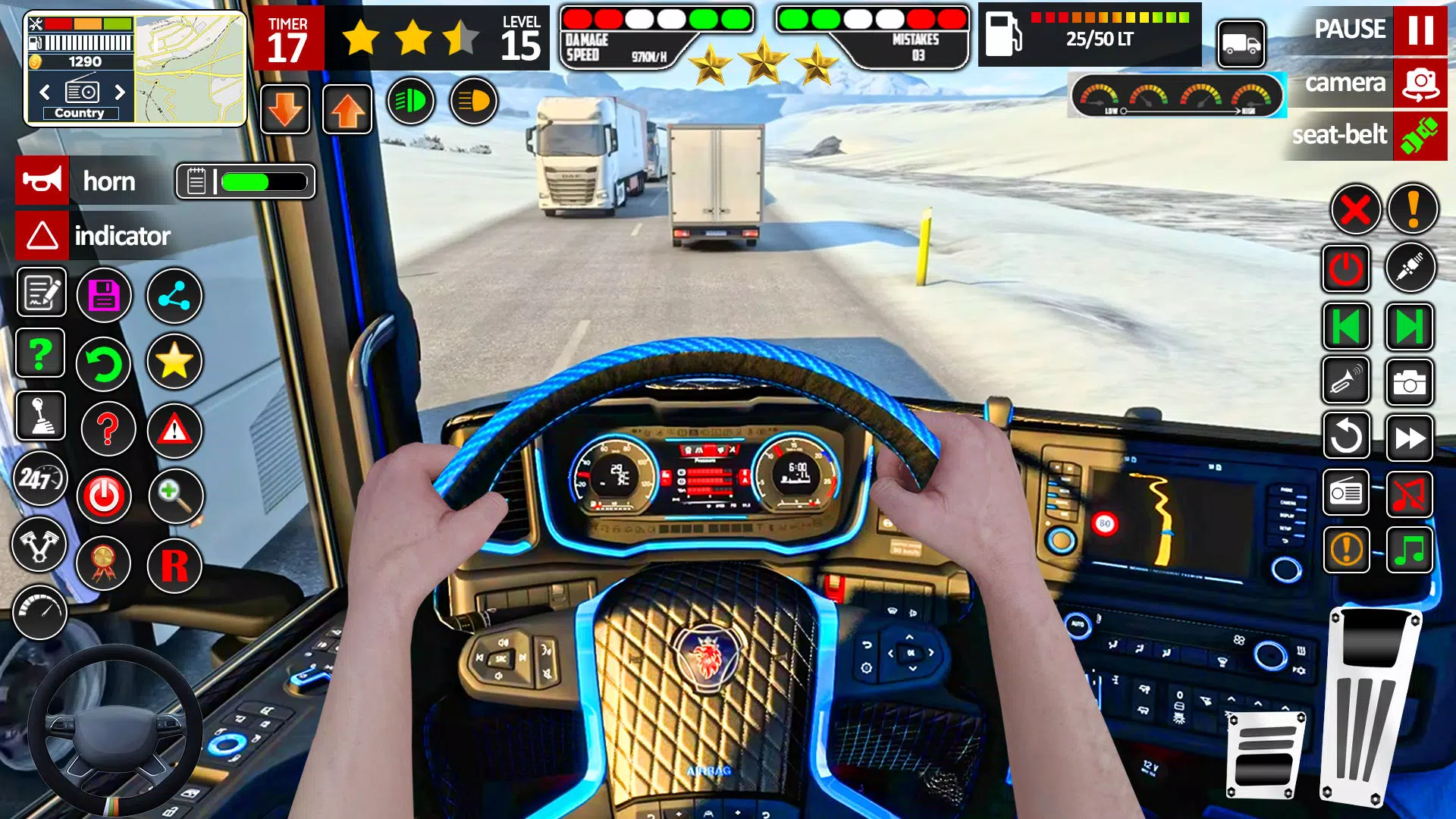
Task: Tap the Country radio station label
Action: [x=80, y=112]
